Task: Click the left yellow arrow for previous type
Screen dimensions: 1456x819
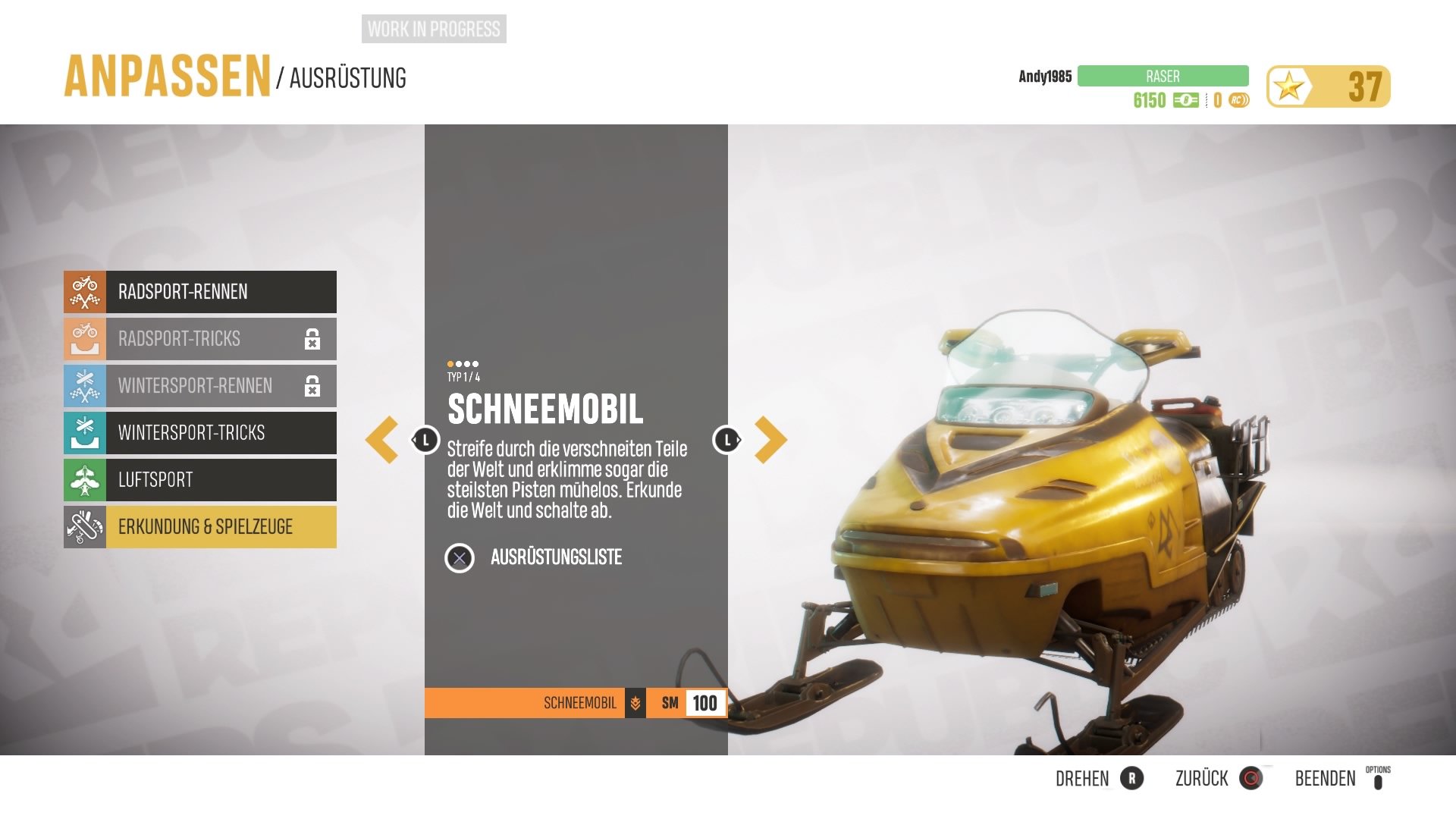Action: pos(382,440)
